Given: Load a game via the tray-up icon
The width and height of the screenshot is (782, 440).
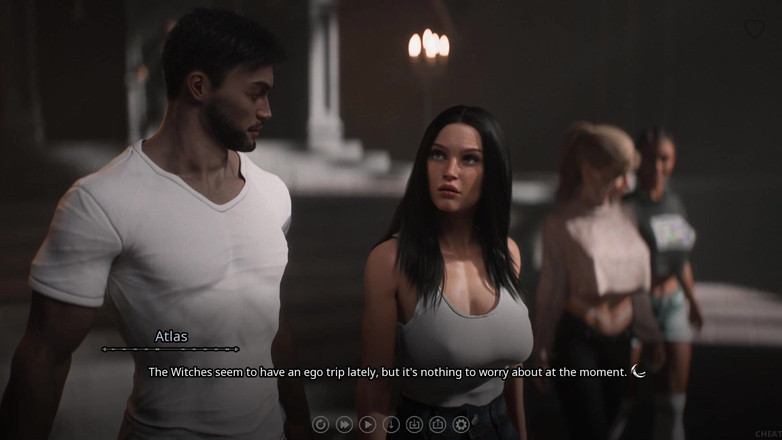Looking at the screenshot, I should point(437,424).
